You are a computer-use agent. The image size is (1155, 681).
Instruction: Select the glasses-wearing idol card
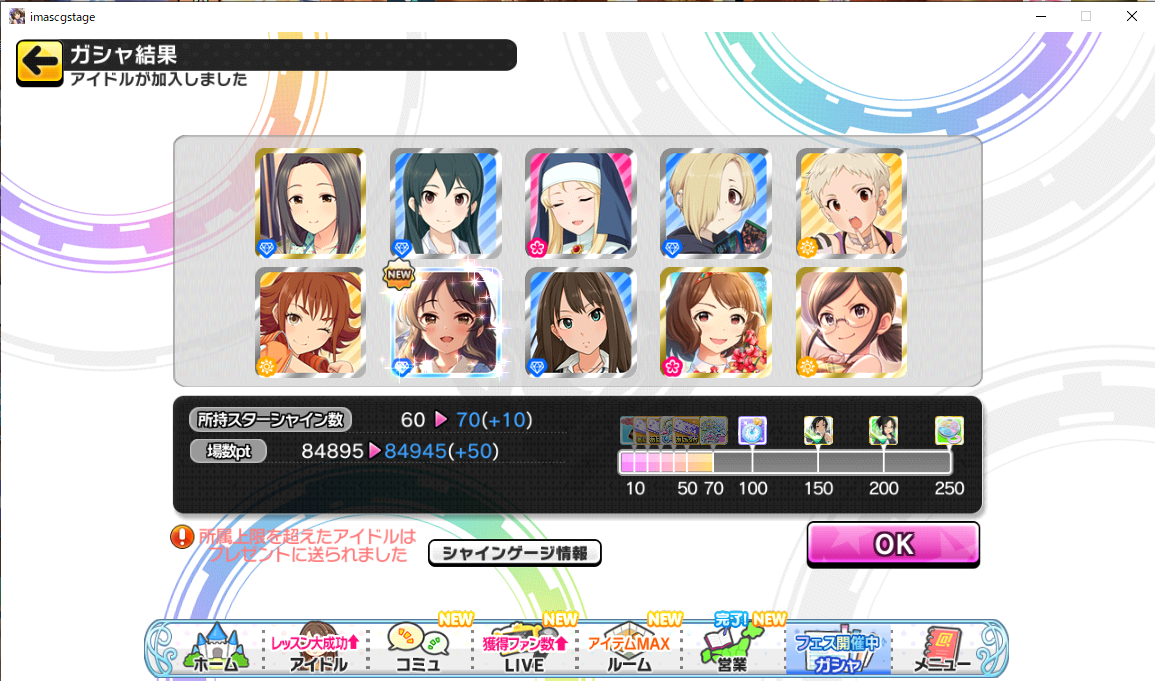(x=850, y=322)
